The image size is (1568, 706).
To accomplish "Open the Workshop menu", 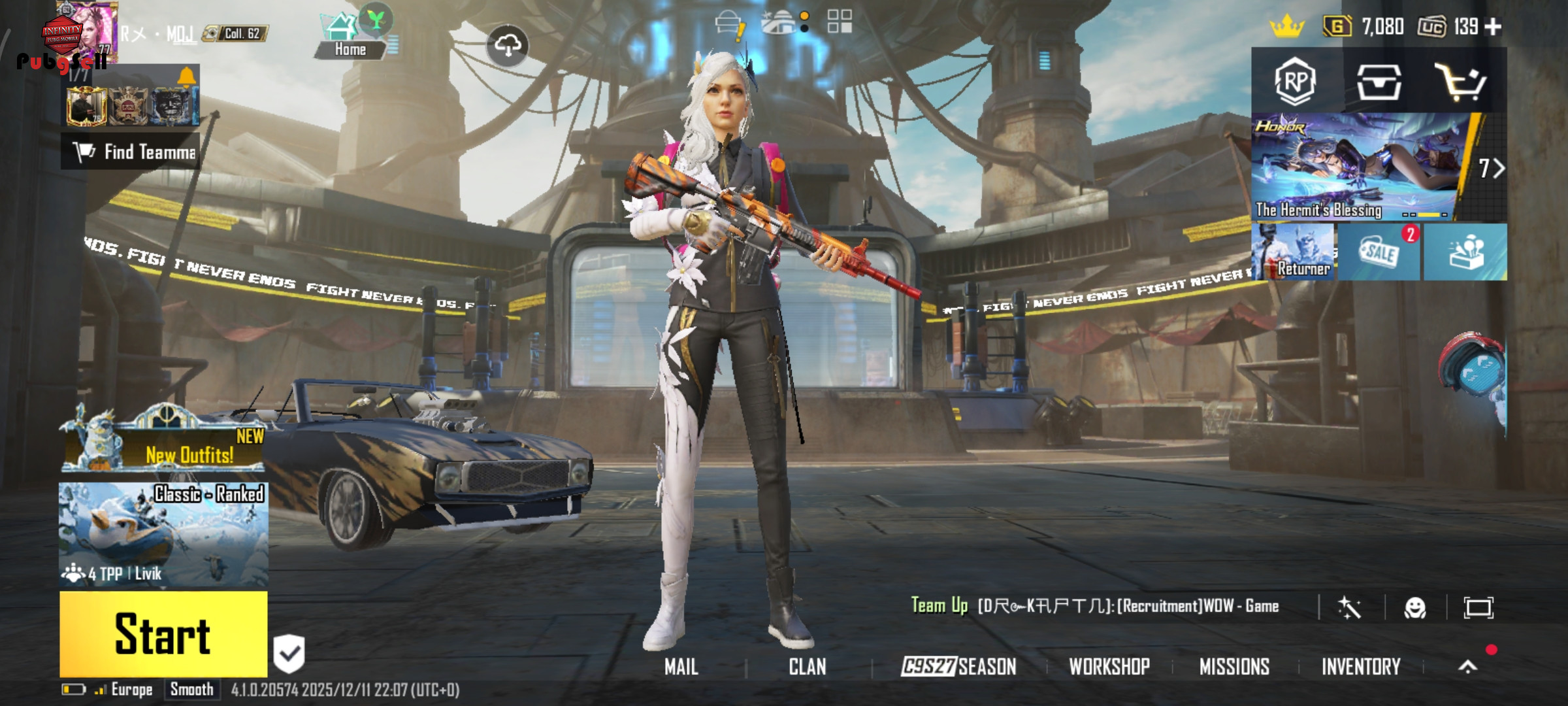I will point(1109,667).
